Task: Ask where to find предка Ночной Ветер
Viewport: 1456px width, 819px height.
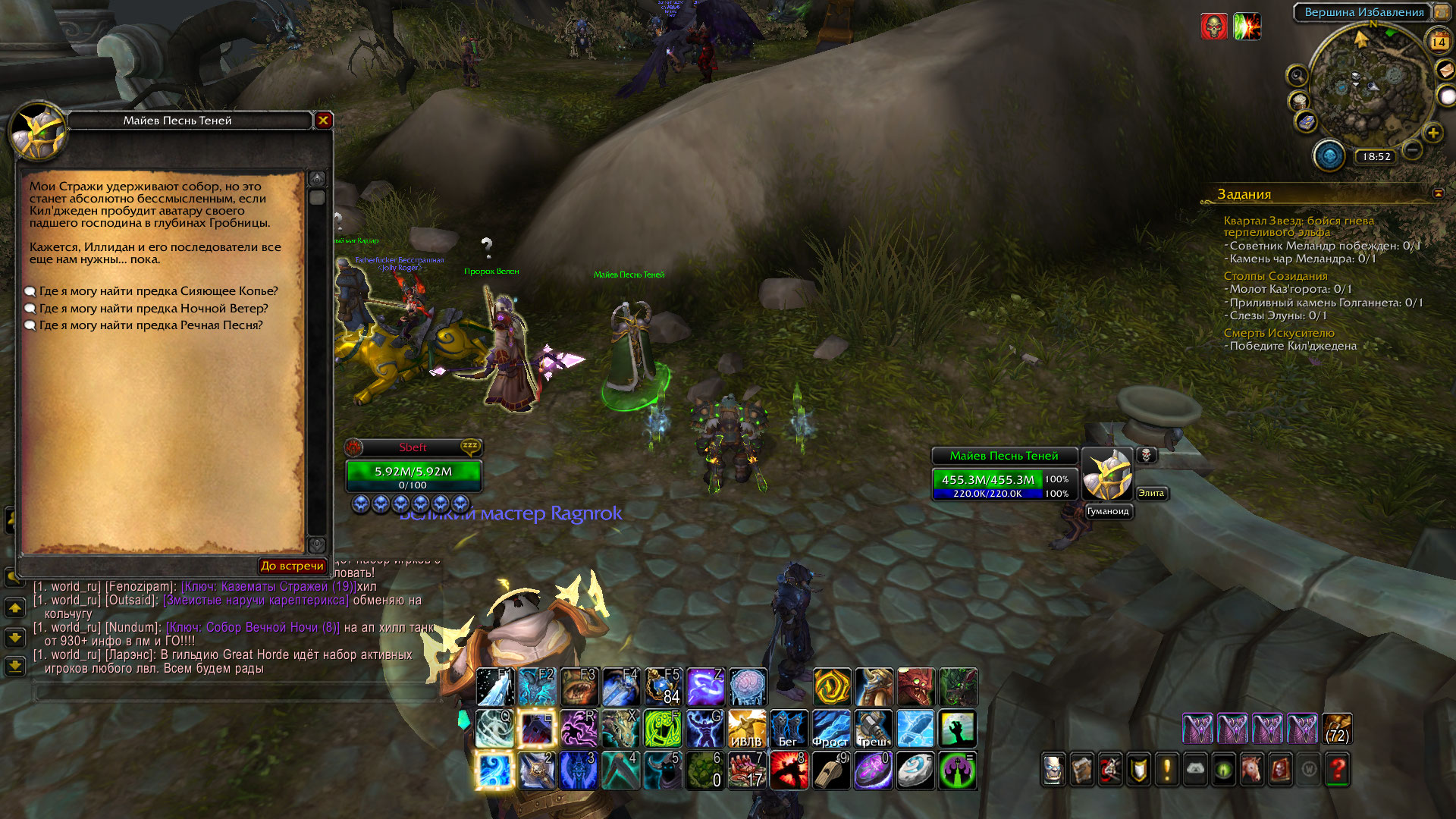Action: (153, 309)
